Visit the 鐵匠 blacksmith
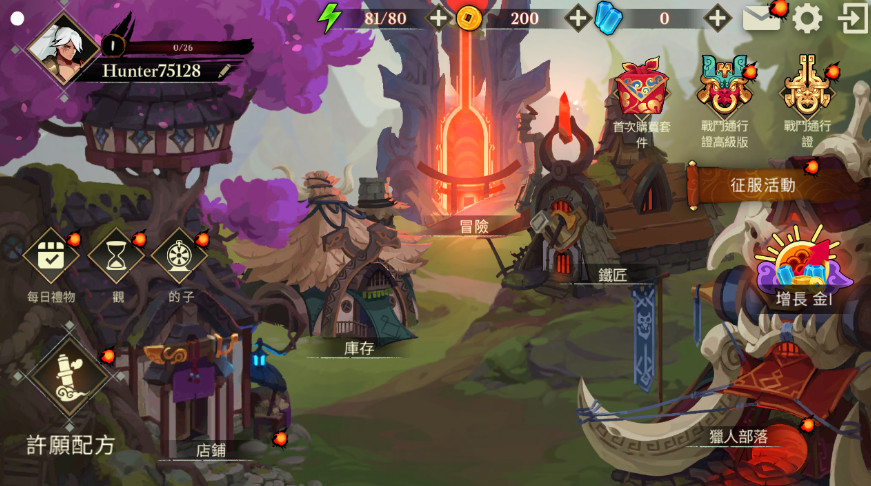 [565, 235]
